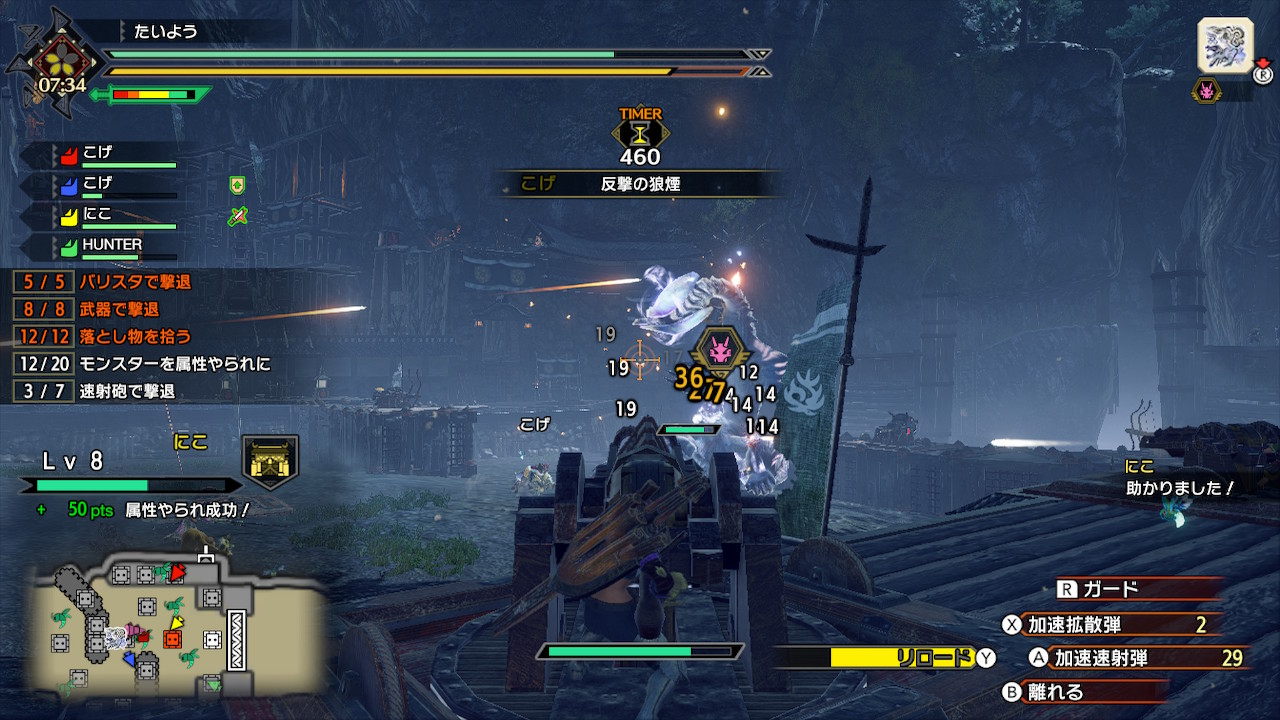Screen dimensions: 1280x720
Task: Select the 武器で撃退 objective row
Action: (x=118, y=309)
